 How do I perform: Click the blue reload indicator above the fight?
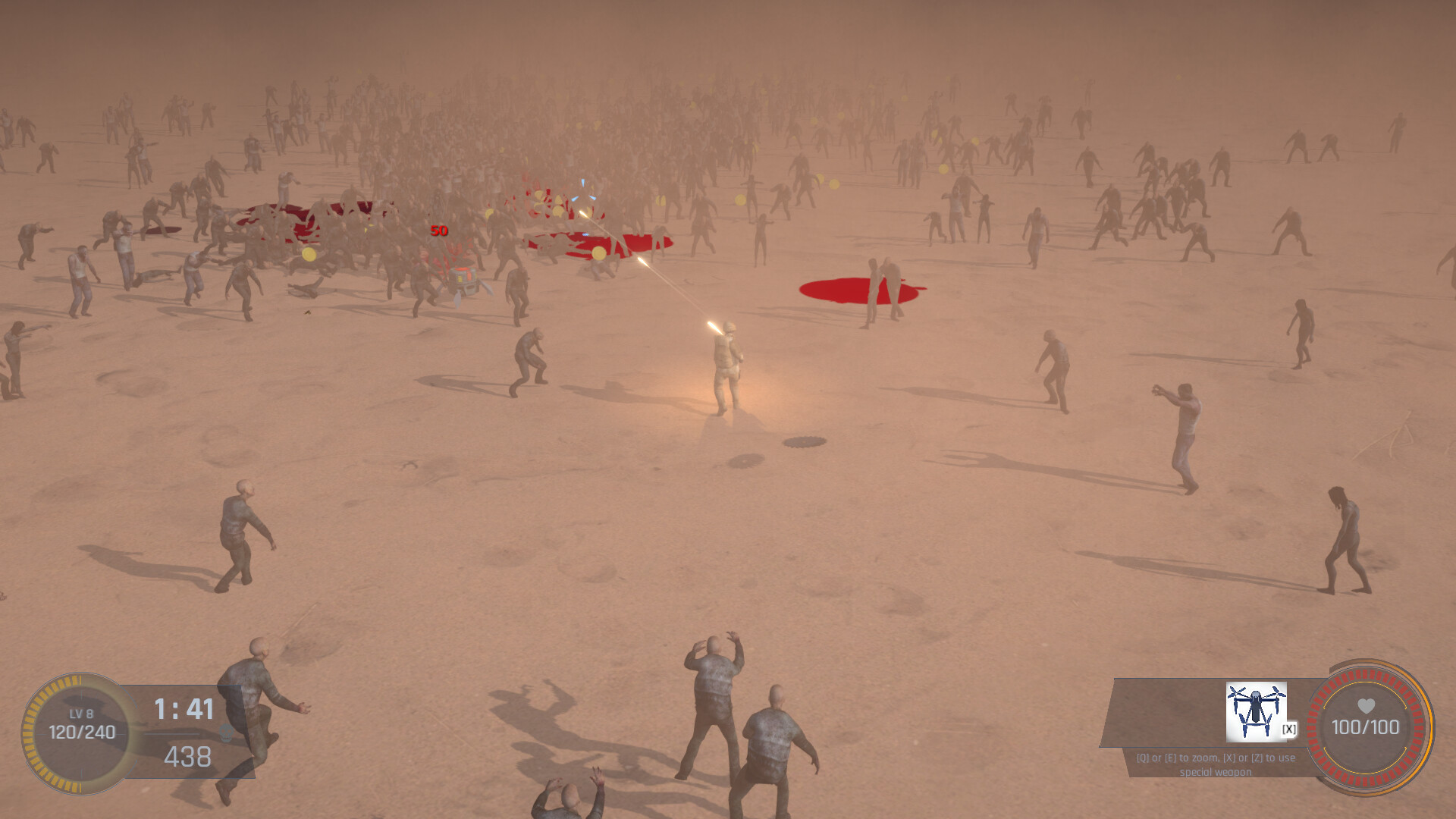coord(585,191)
